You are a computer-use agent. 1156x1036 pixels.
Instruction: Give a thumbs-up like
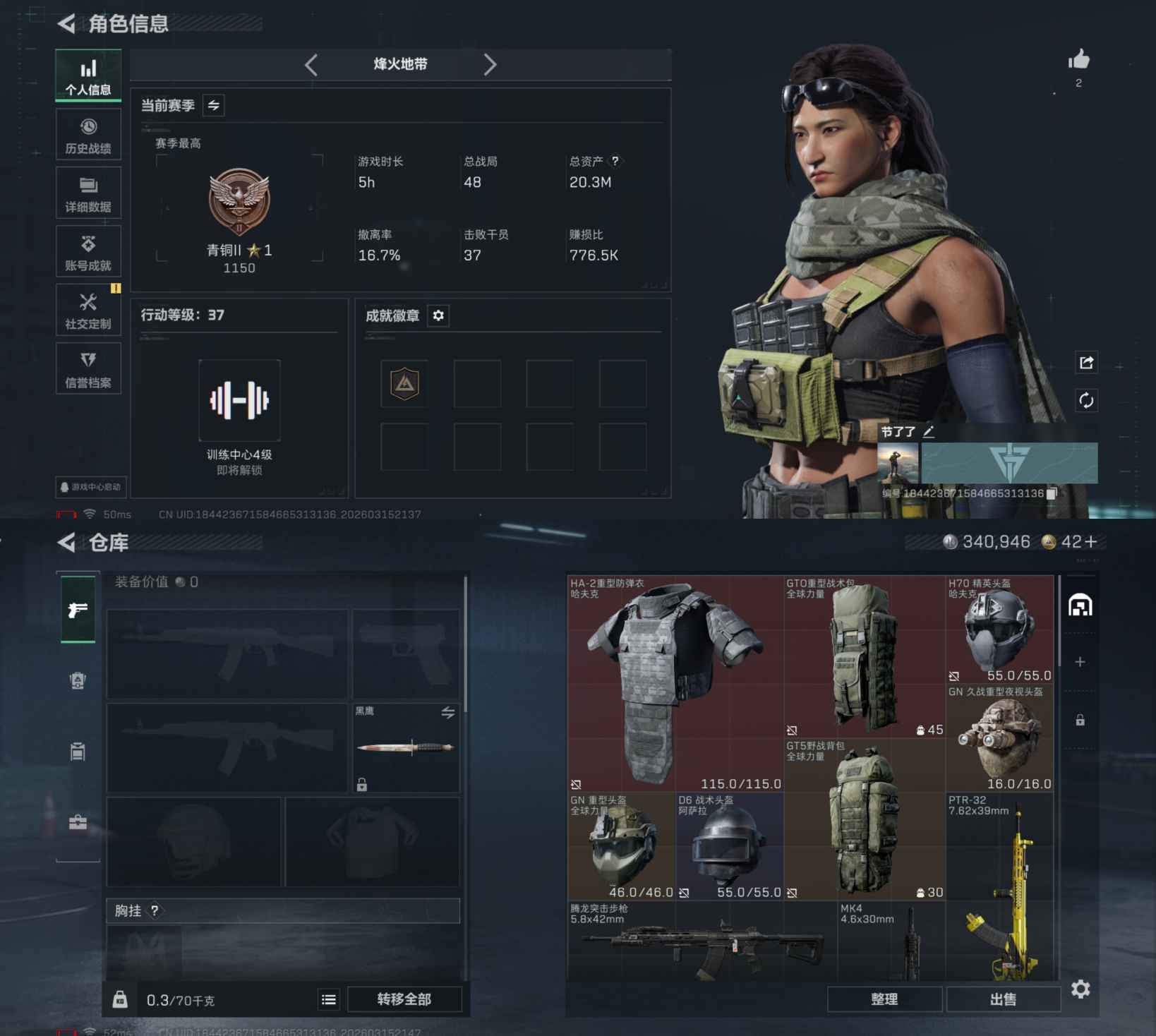point(1078,60)
